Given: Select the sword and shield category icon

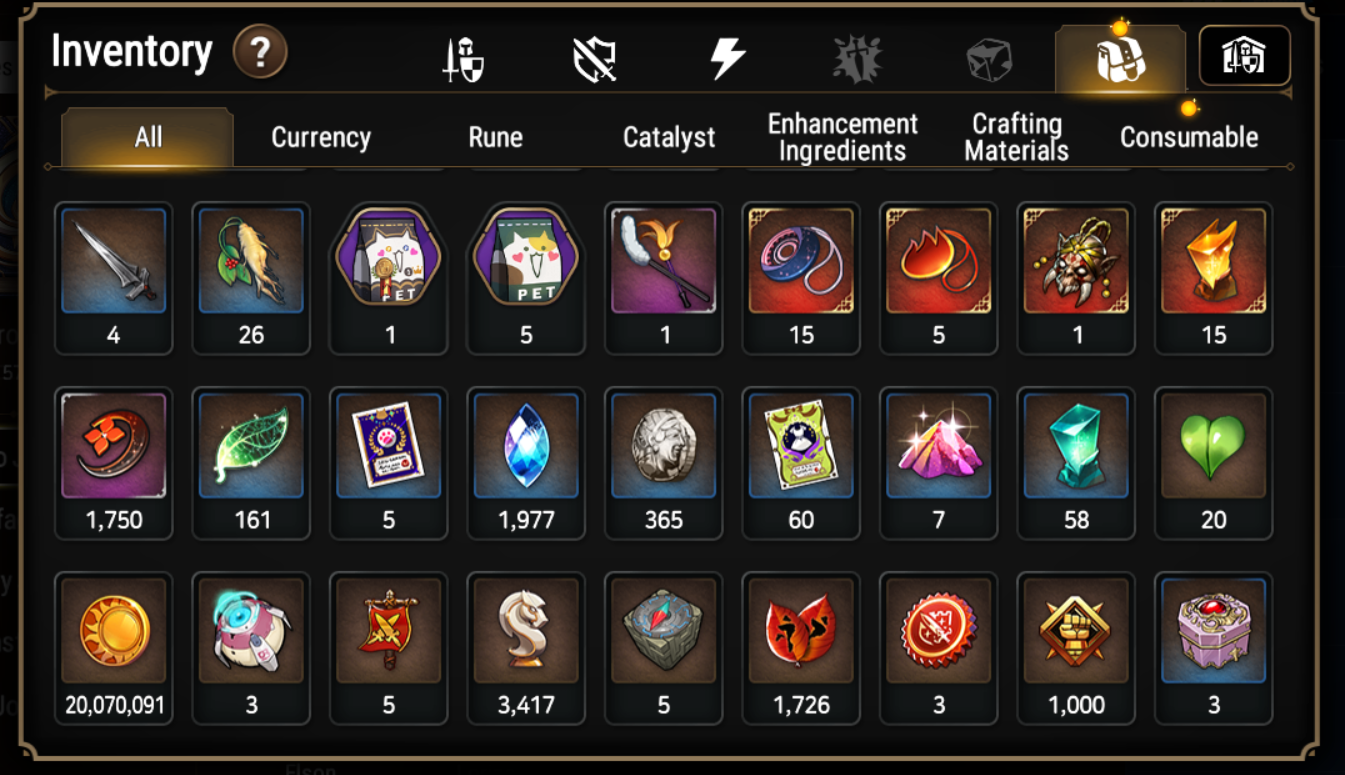Looking at the screenshot, I should click(463, 59).
